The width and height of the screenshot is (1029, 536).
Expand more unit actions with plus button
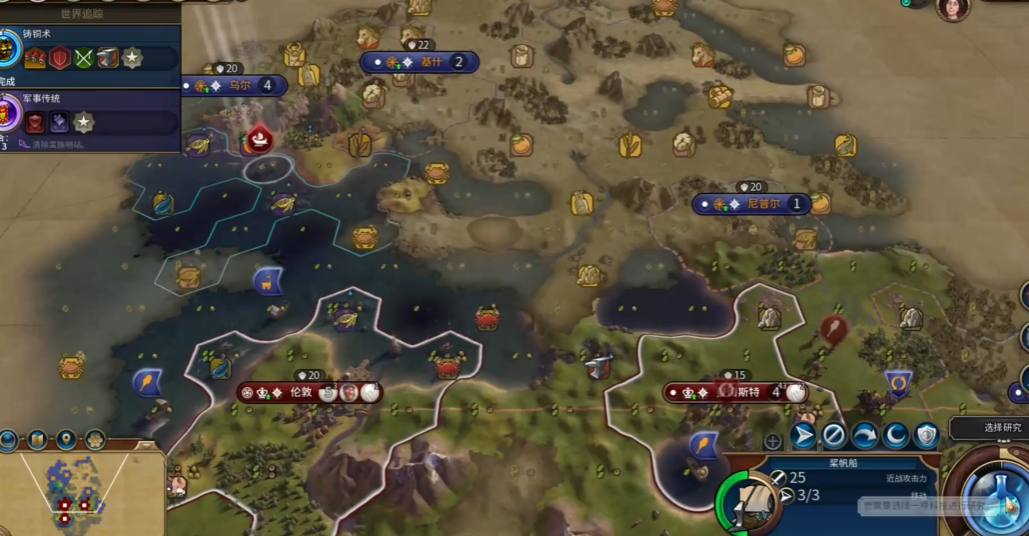tap(773, 440)
